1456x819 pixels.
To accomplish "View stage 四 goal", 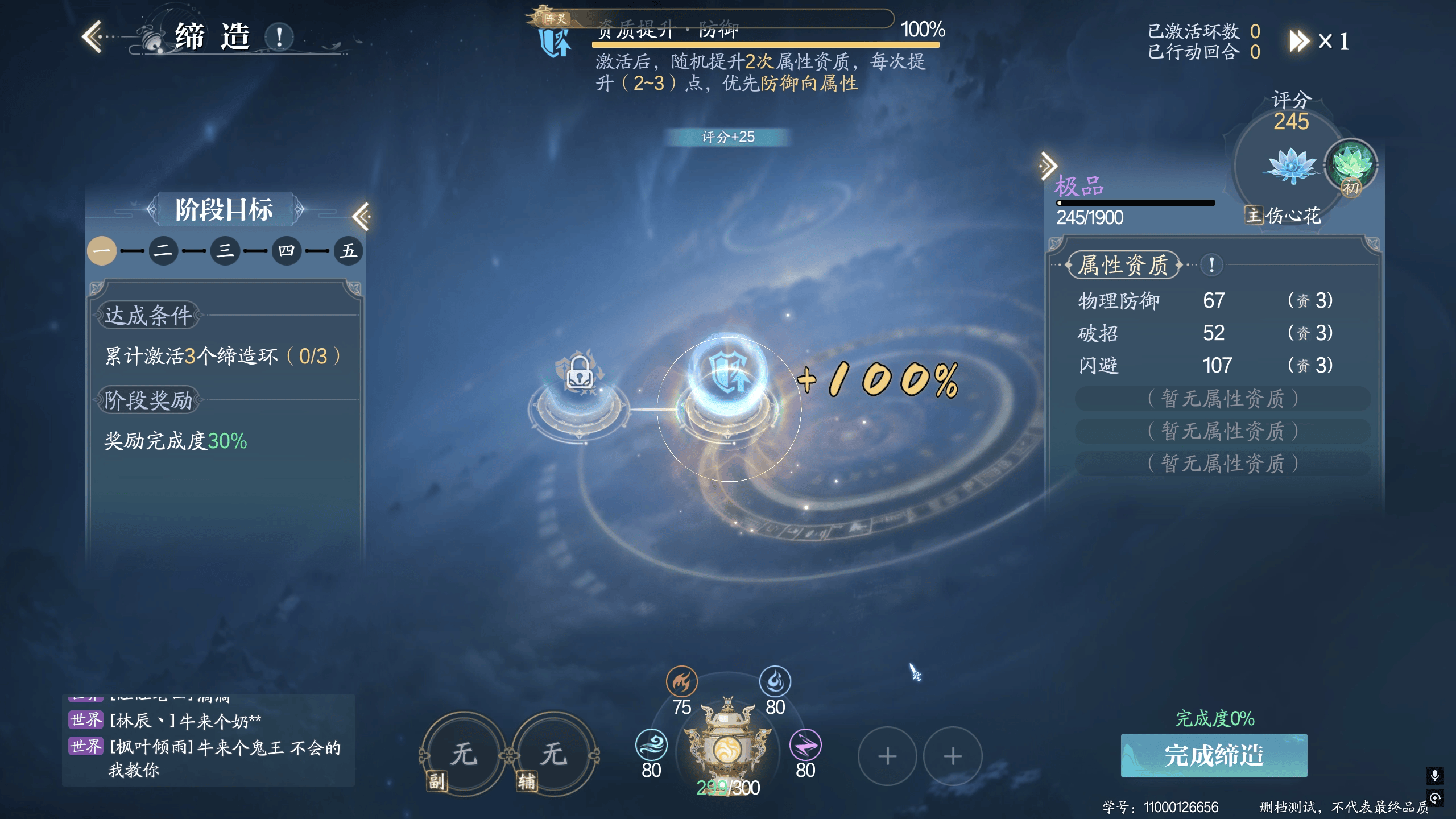I will 286,251.
